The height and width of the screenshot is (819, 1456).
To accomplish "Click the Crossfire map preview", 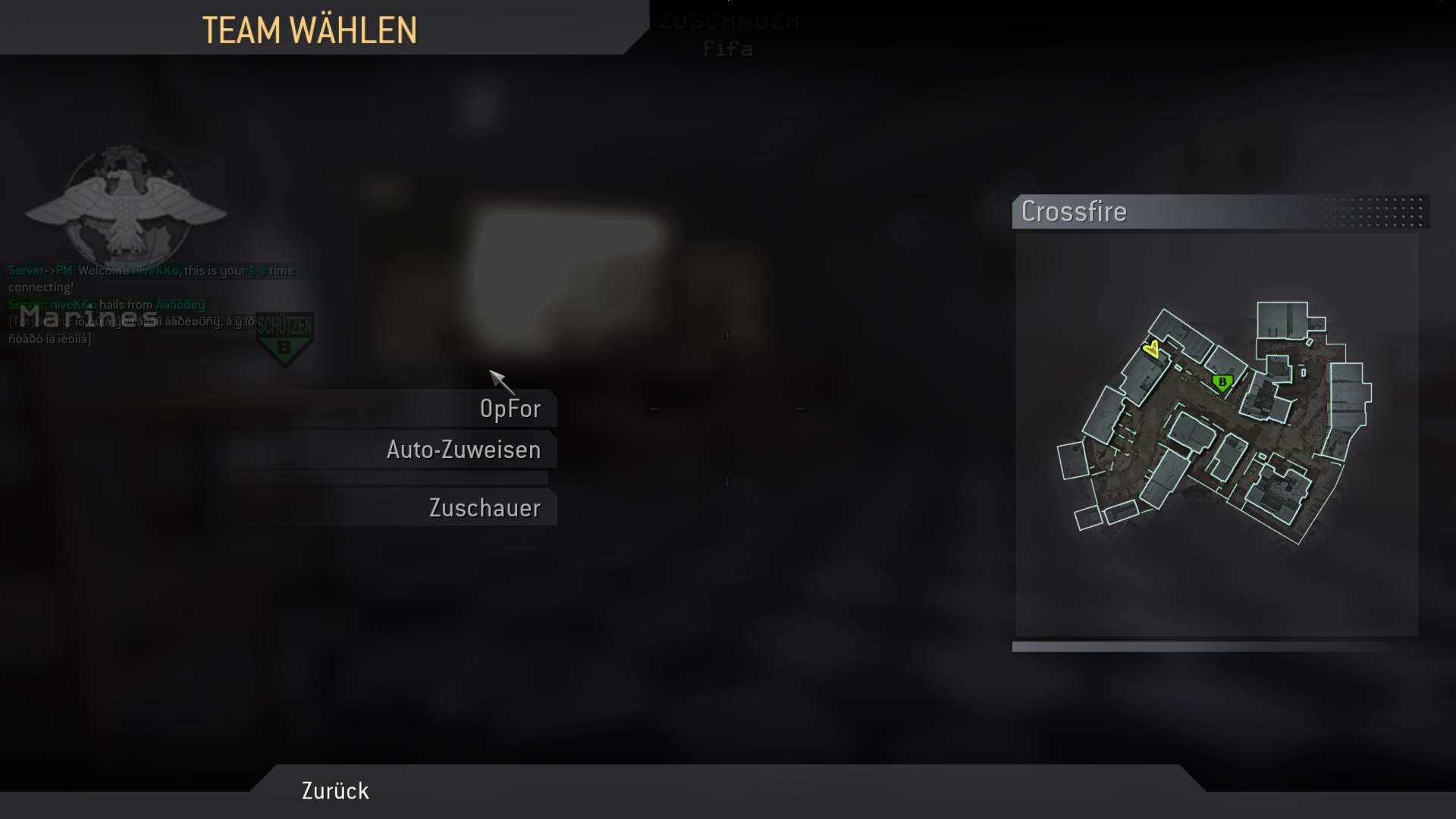I will [x=1216, y=435].
